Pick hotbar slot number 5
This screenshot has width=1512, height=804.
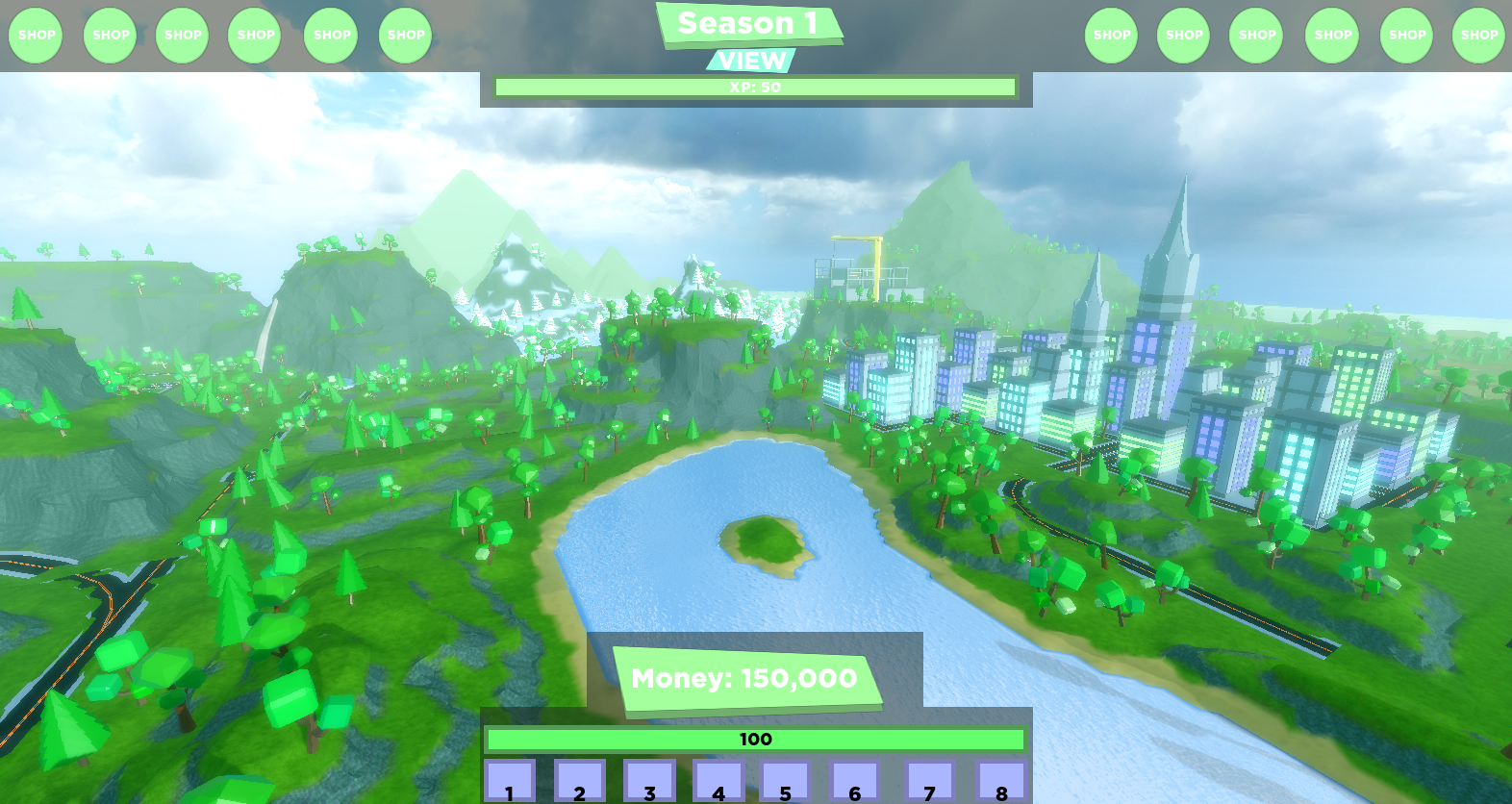pyautogui.click(x=786, y=782)
